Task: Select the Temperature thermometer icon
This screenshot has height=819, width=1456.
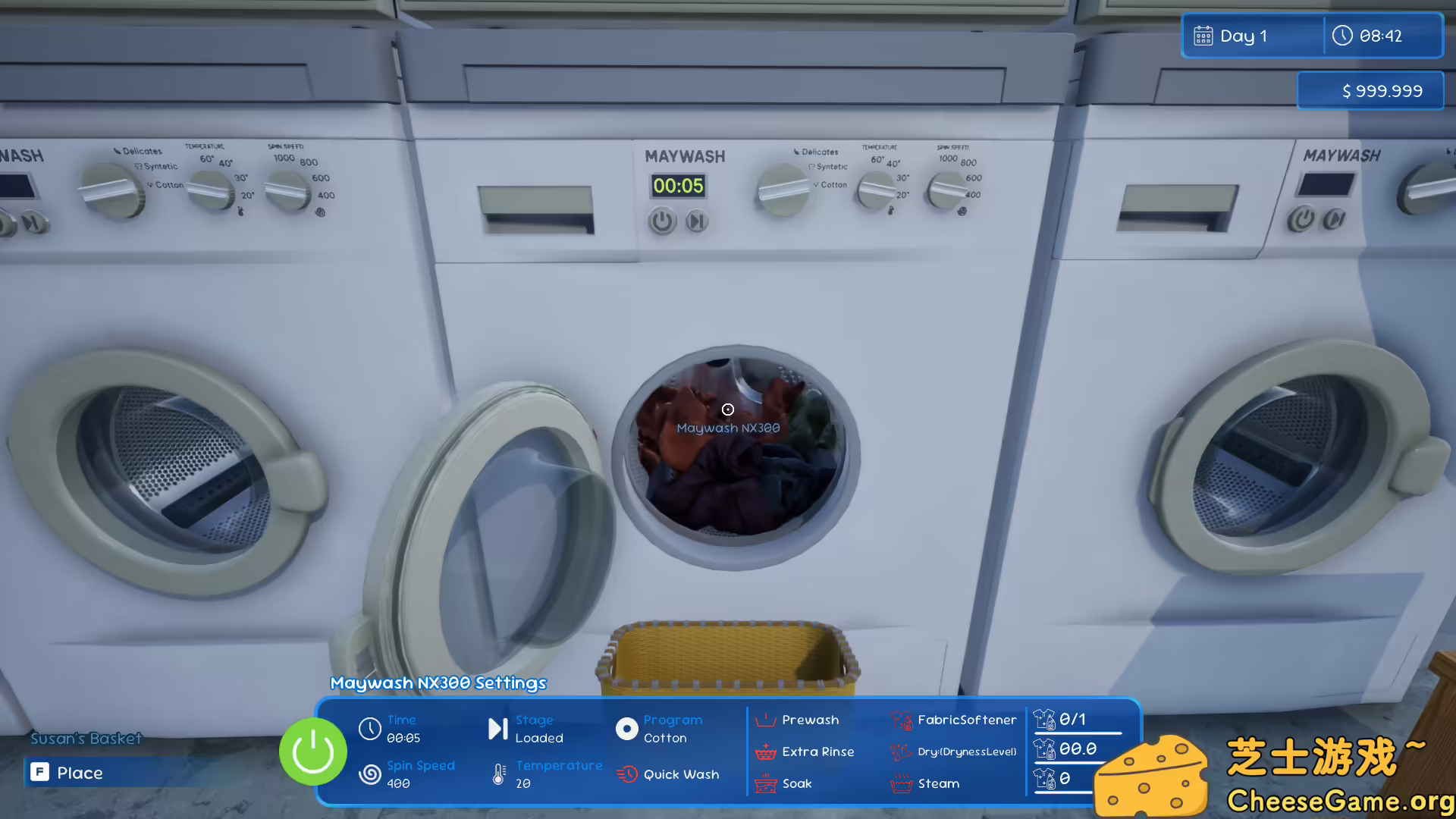Action: pyautogui.click(x=497, y=774)
